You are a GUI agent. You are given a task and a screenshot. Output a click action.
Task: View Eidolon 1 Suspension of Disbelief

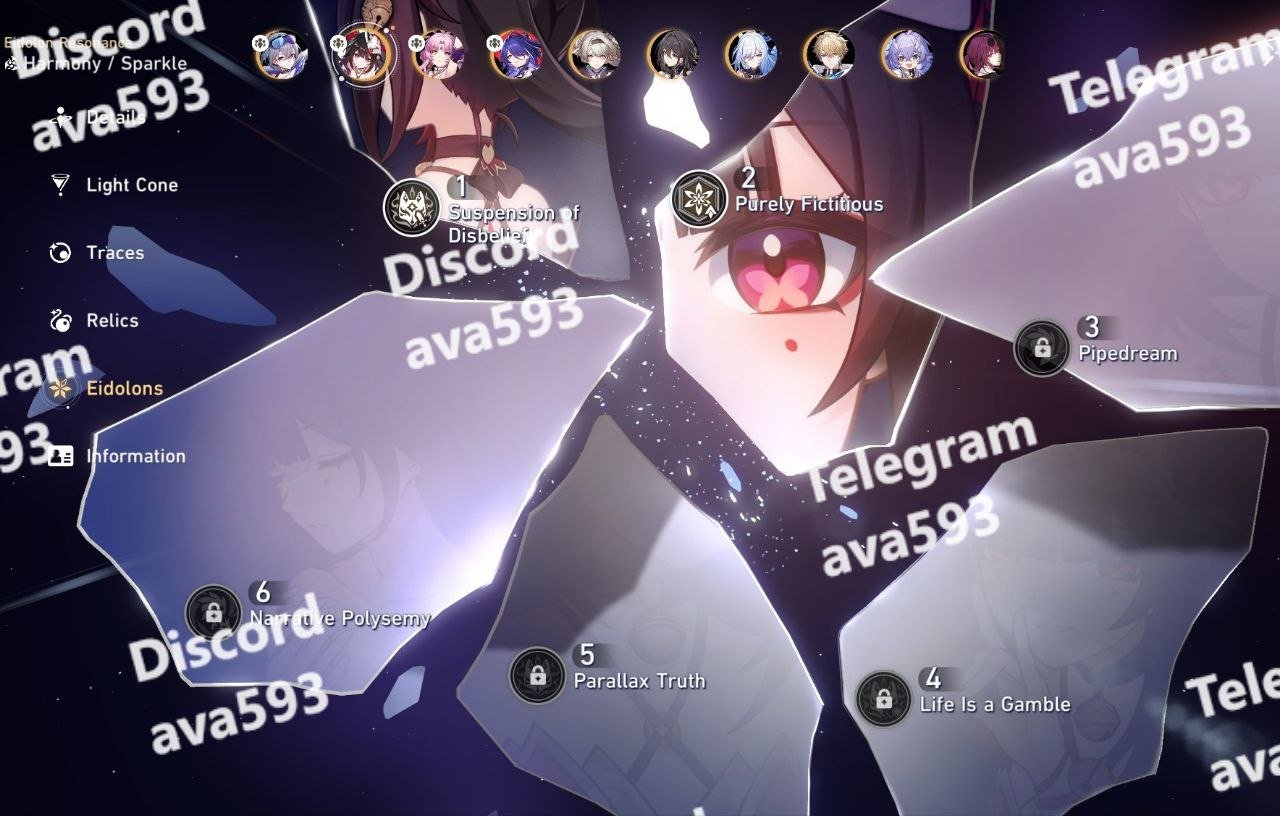412,208
